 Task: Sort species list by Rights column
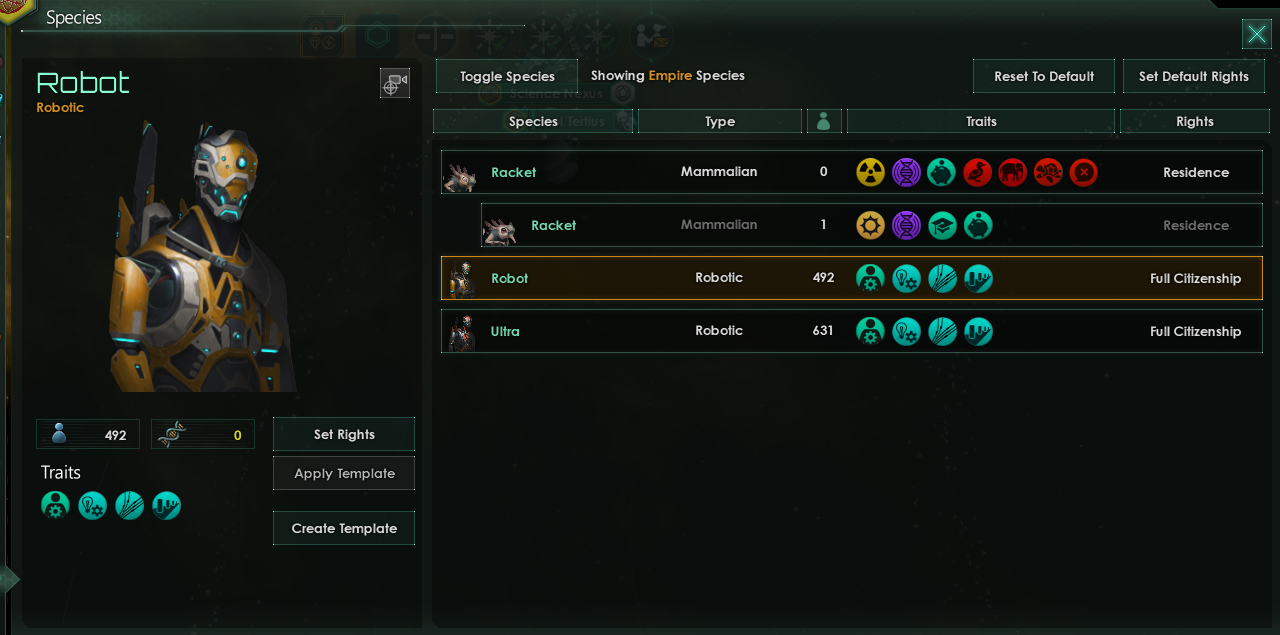click(x=1194, y=122)
